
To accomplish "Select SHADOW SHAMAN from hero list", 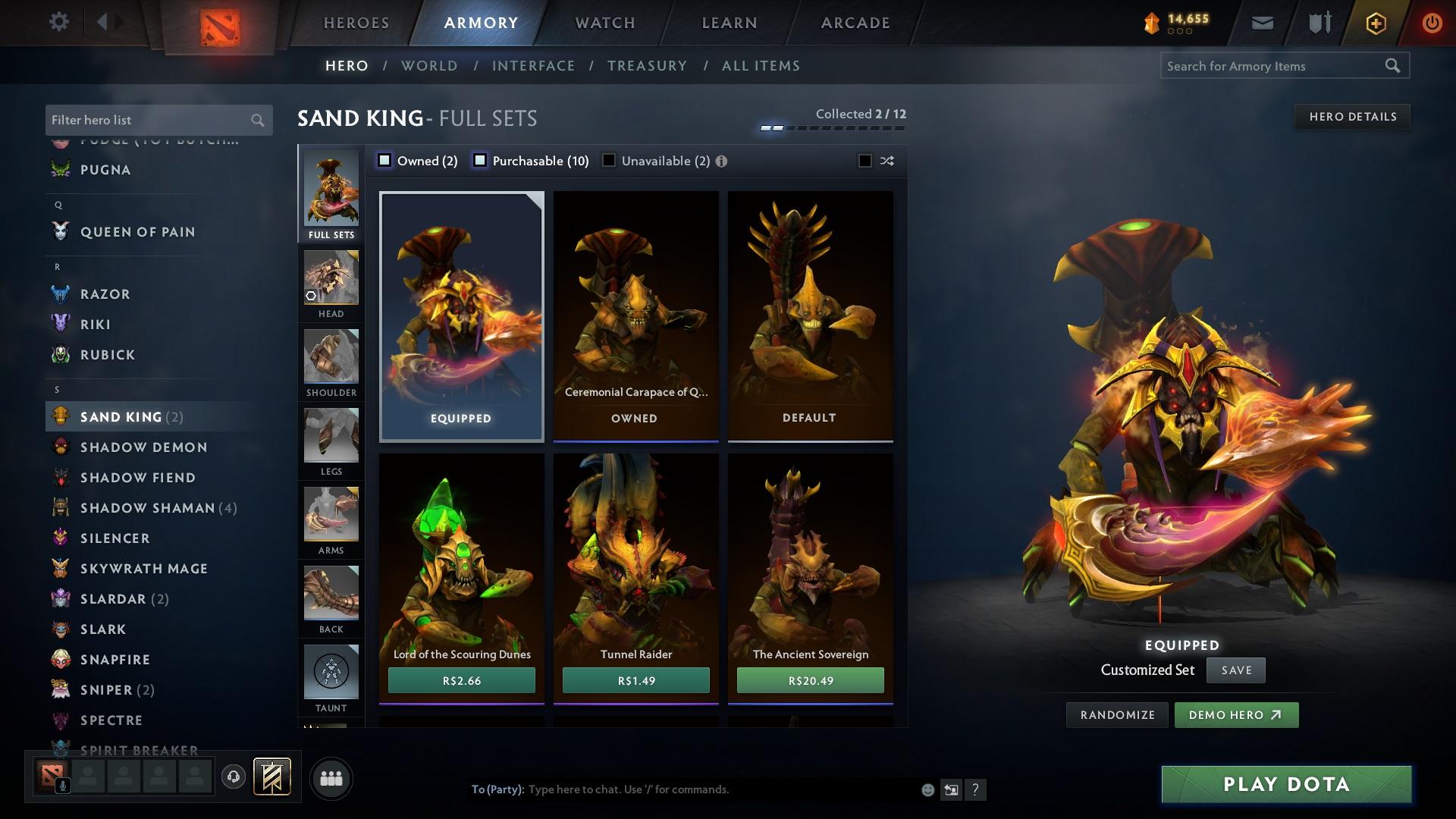I will 149,507.
